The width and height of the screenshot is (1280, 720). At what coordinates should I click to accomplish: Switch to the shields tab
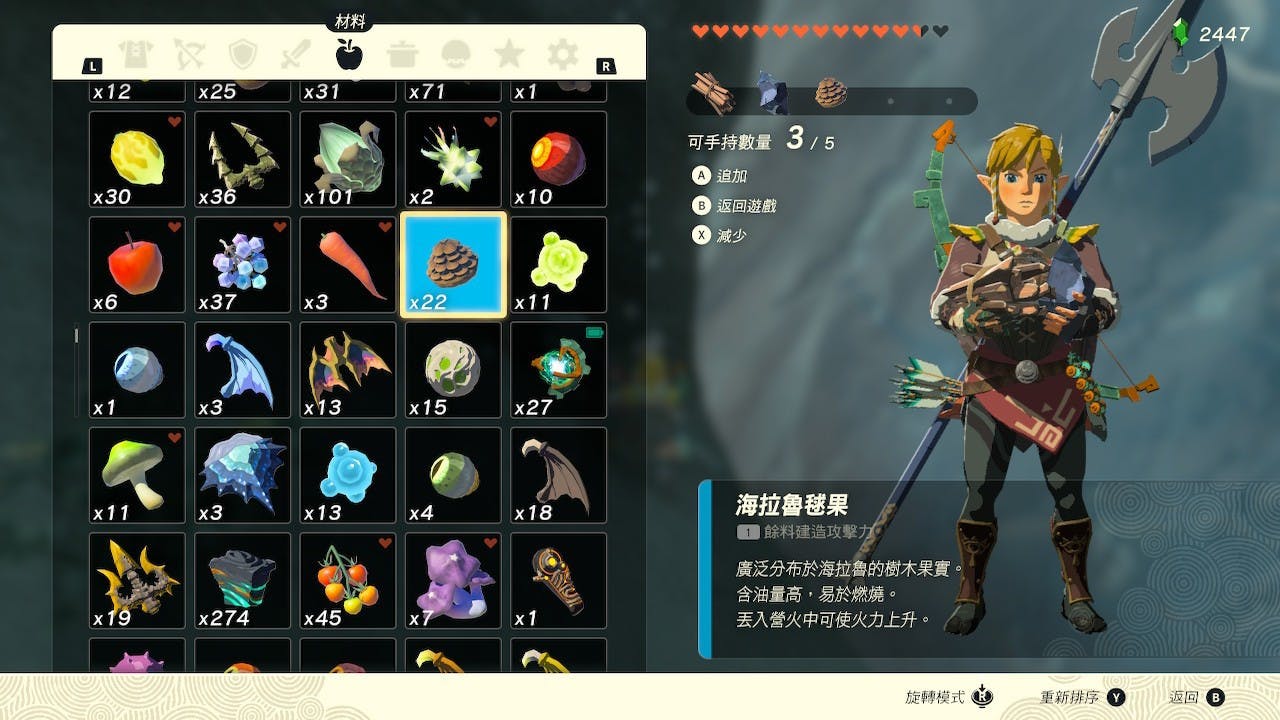click(243, 54)
